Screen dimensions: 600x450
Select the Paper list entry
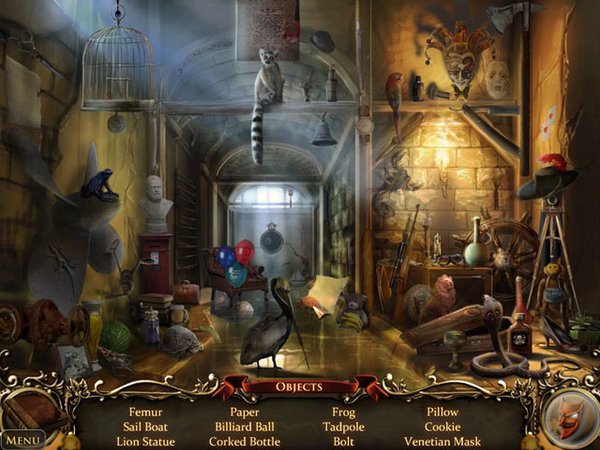(244, 411)
